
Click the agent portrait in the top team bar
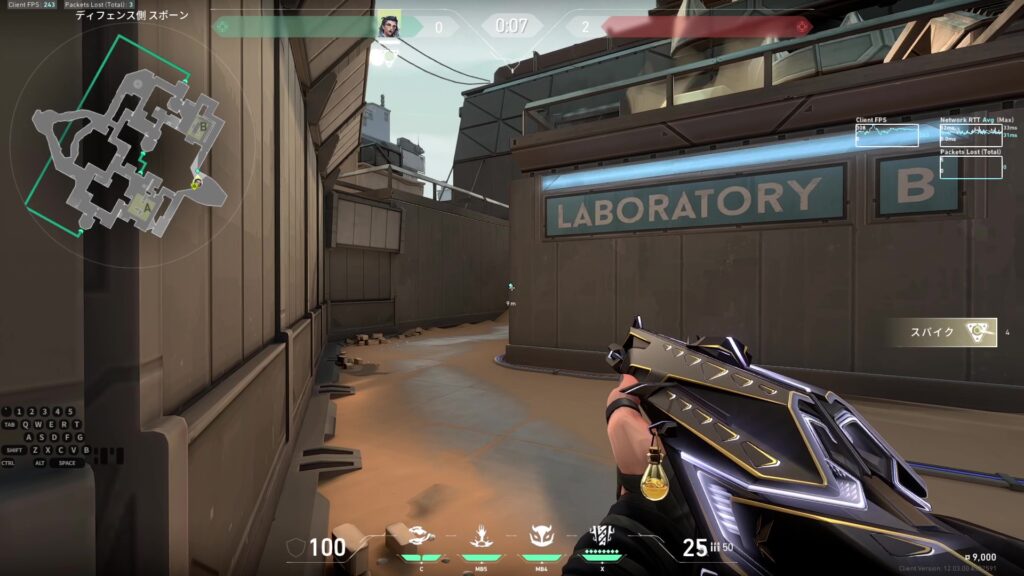pos(388,26)
